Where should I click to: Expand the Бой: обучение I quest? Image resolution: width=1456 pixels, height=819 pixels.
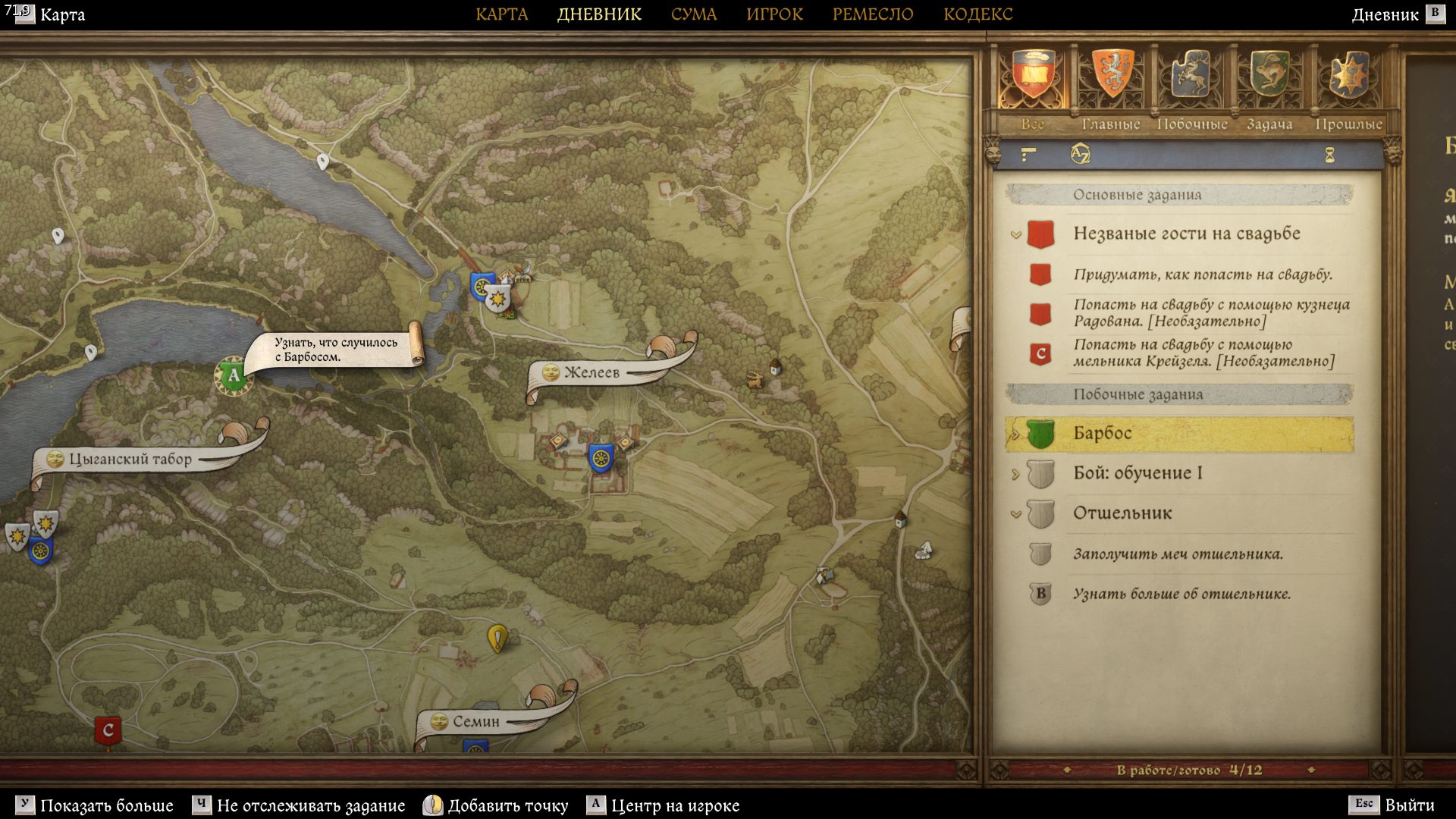pos(1015,475)
